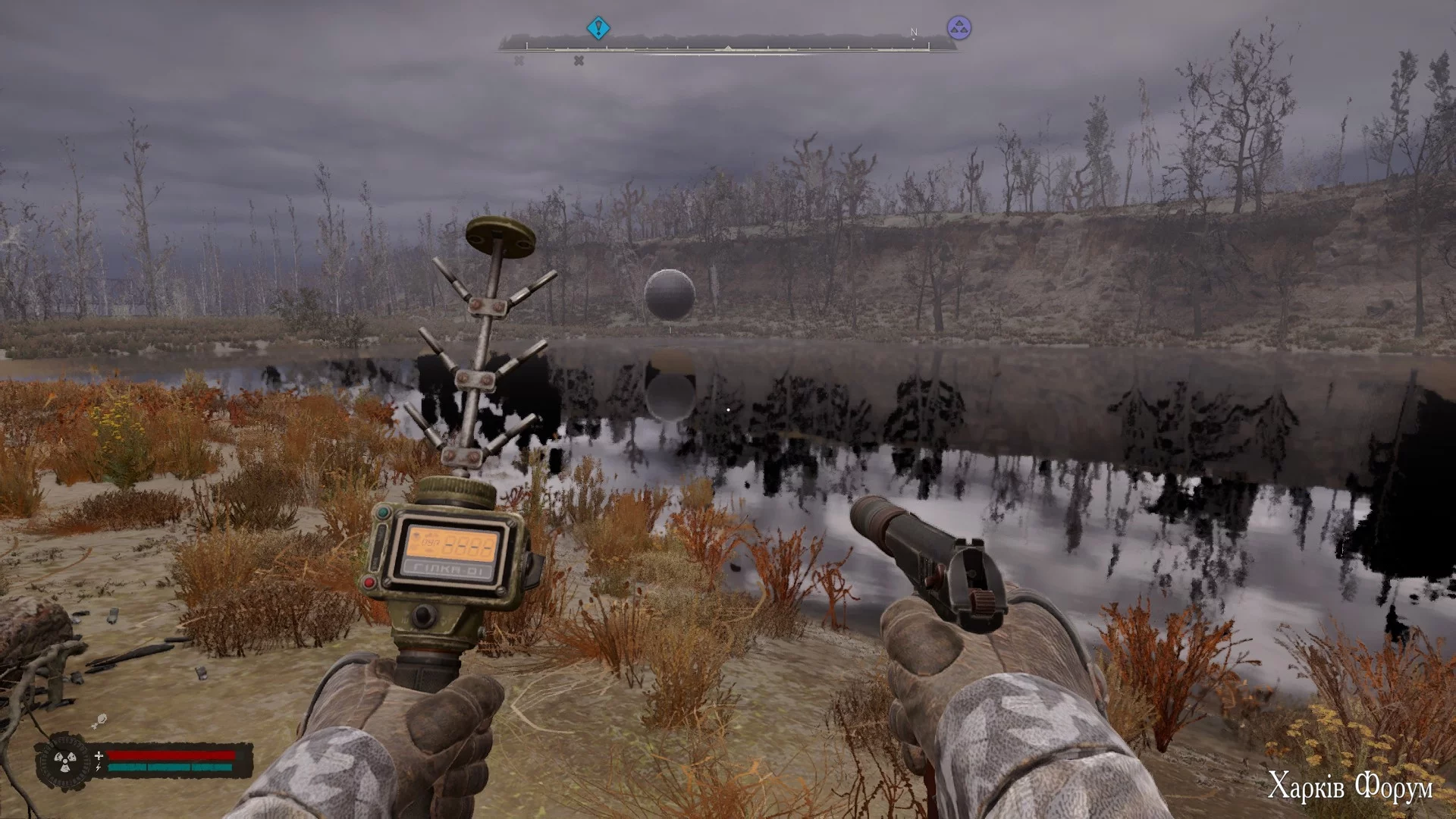Click the radiation trefoil indicator
1456x819 pixels.
64,761
